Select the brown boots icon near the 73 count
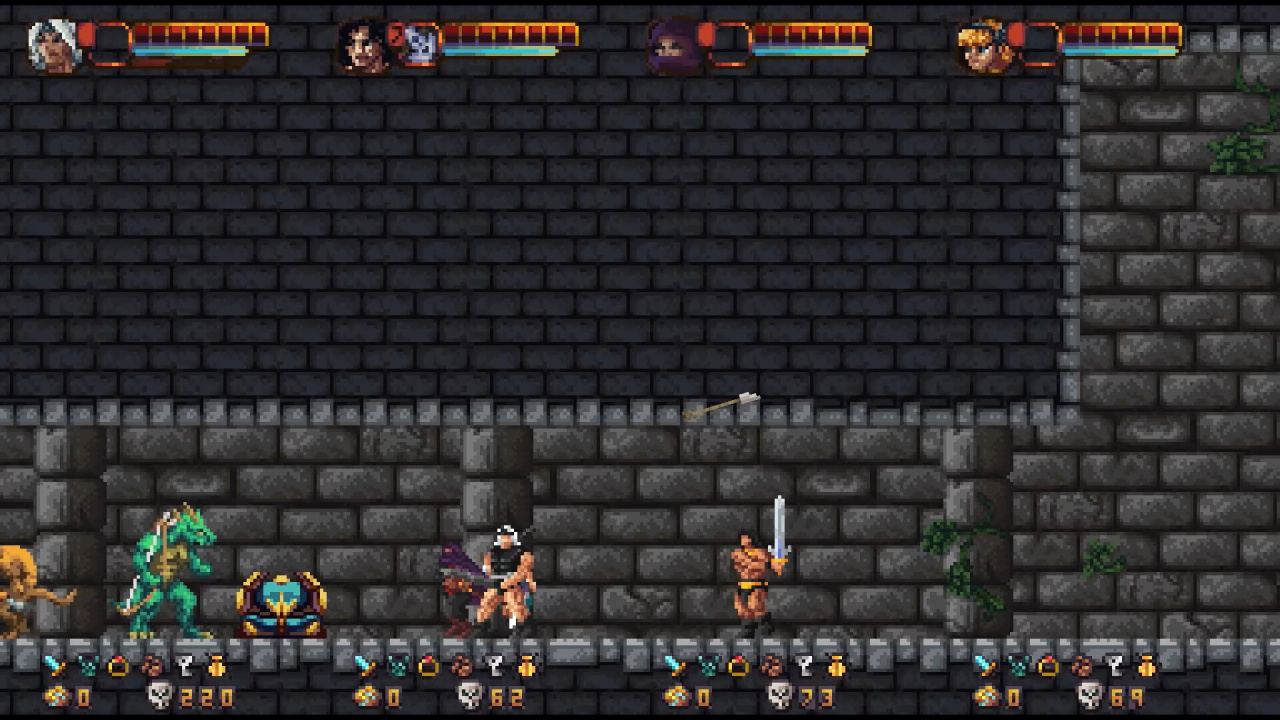Screen dimensions: 1280x720 click(772, 666)
